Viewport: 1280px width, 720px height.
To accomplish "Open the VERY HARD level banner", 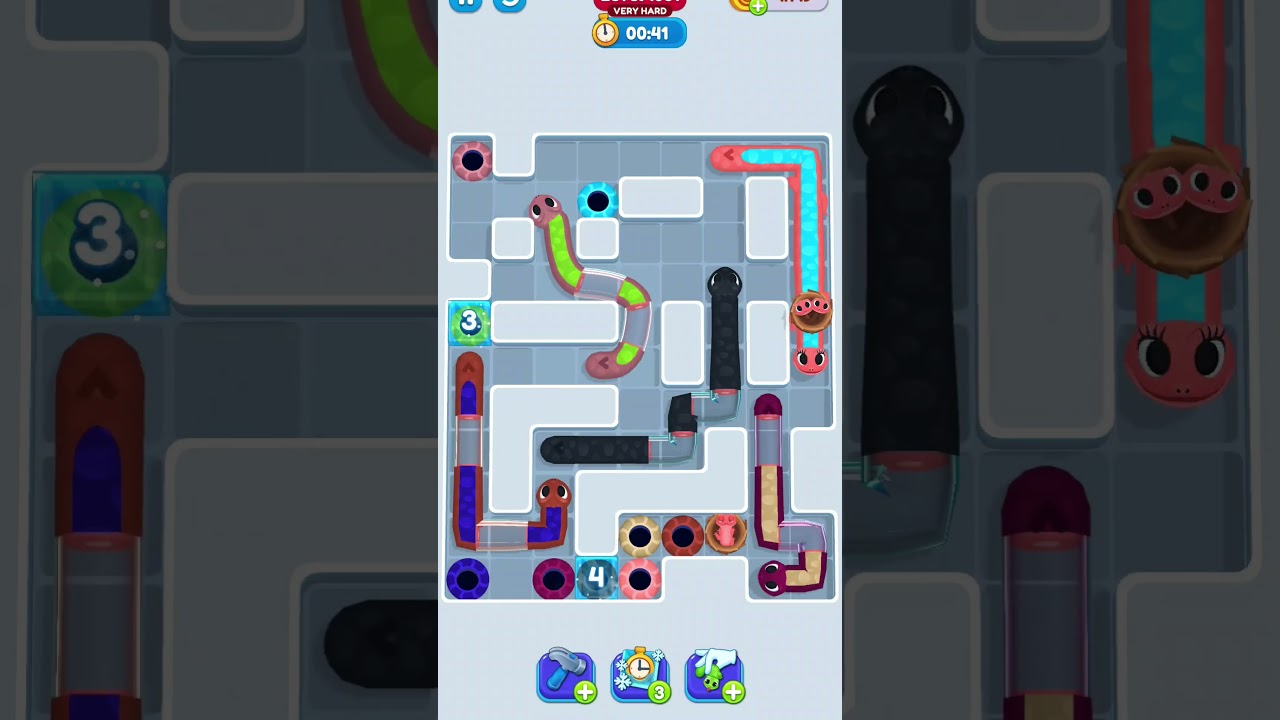I will [x=638, y=11].
